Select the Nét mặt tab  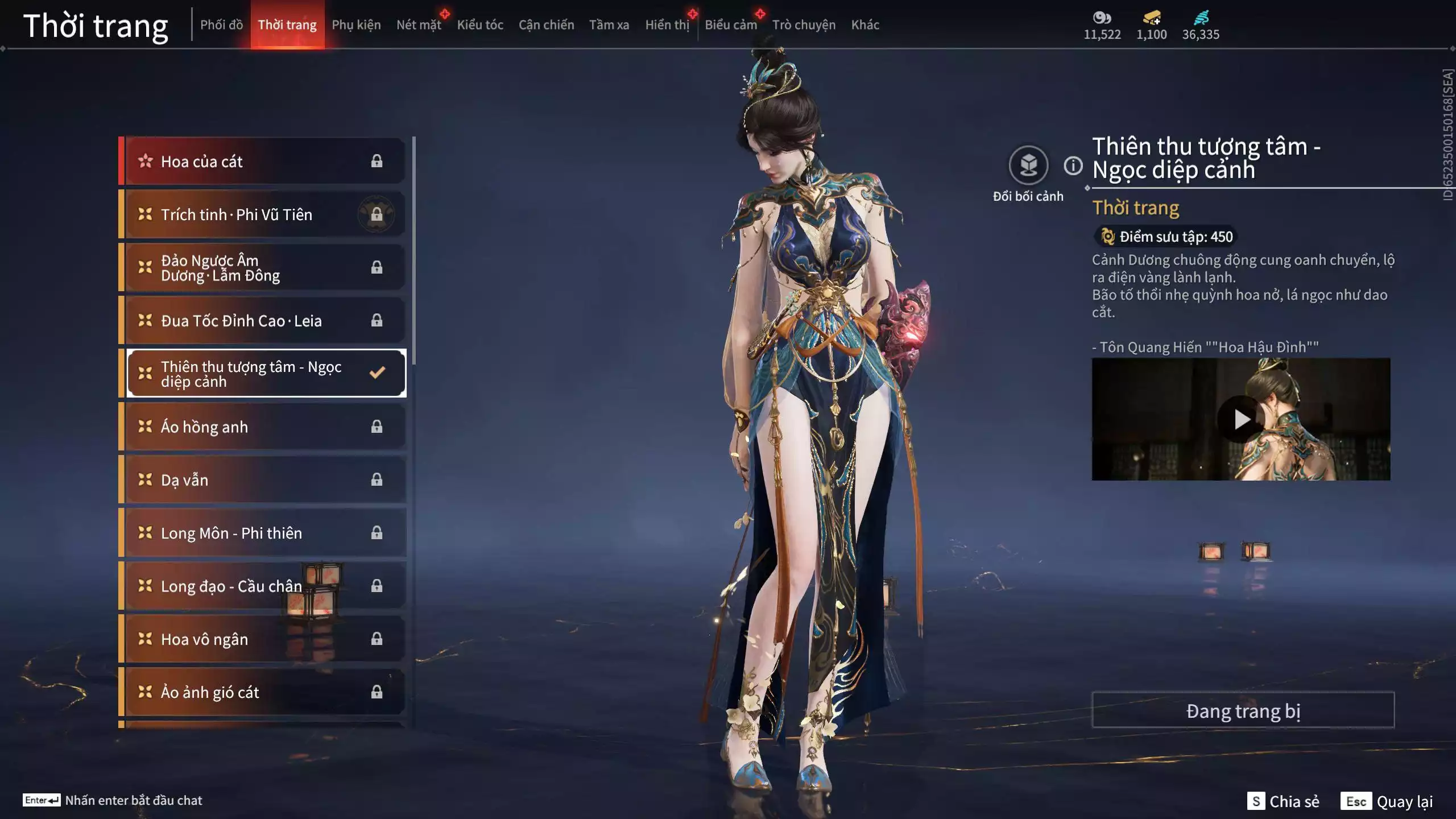tap(419, 25)
